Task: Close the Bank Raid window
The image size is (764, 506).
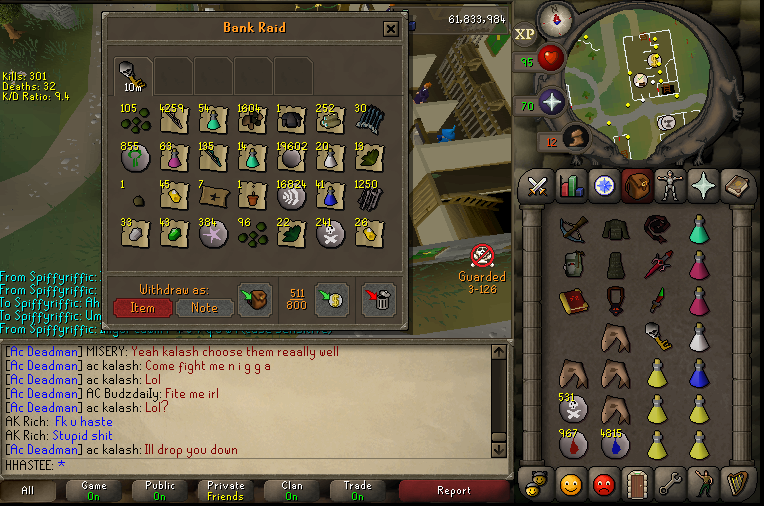Action: coord(391,30)
